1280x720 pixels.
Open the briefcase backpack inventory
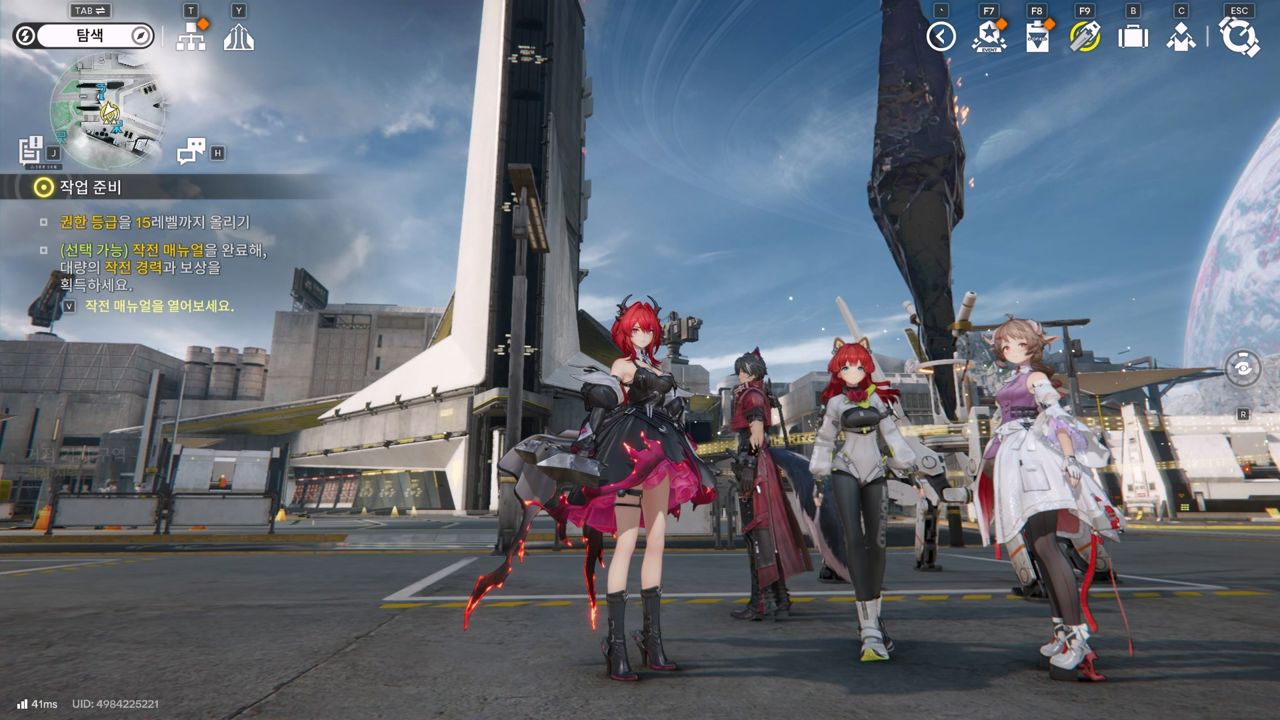(1133, 37)
